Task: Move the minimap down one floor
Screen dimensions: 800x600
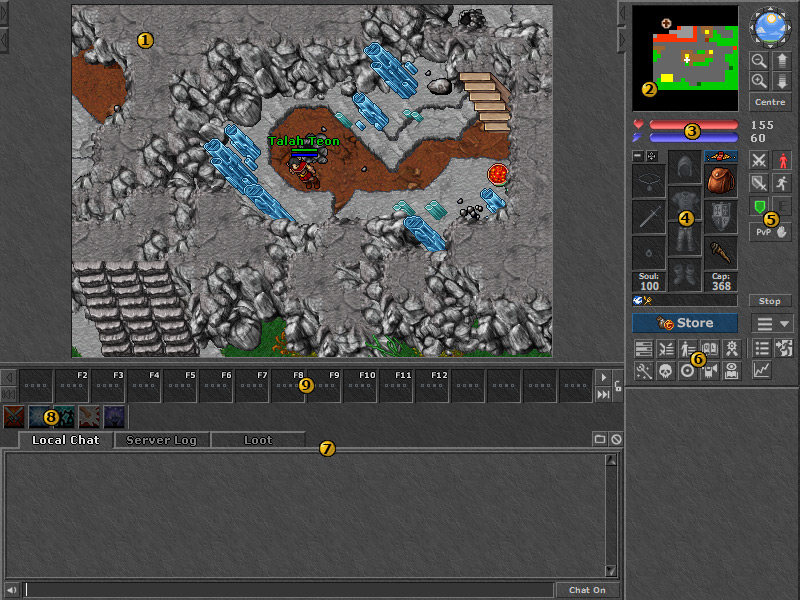Action: click(x=781, y=81)
